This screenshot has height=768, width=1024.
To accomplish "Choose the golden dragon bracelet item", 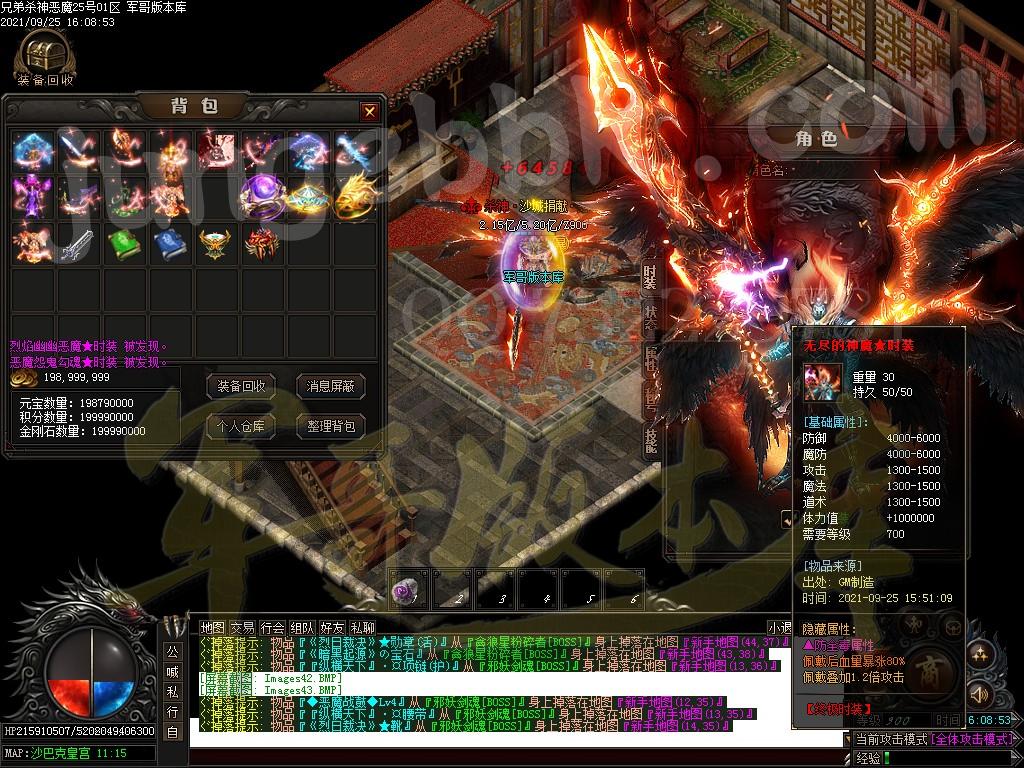I will pos(354,195).
